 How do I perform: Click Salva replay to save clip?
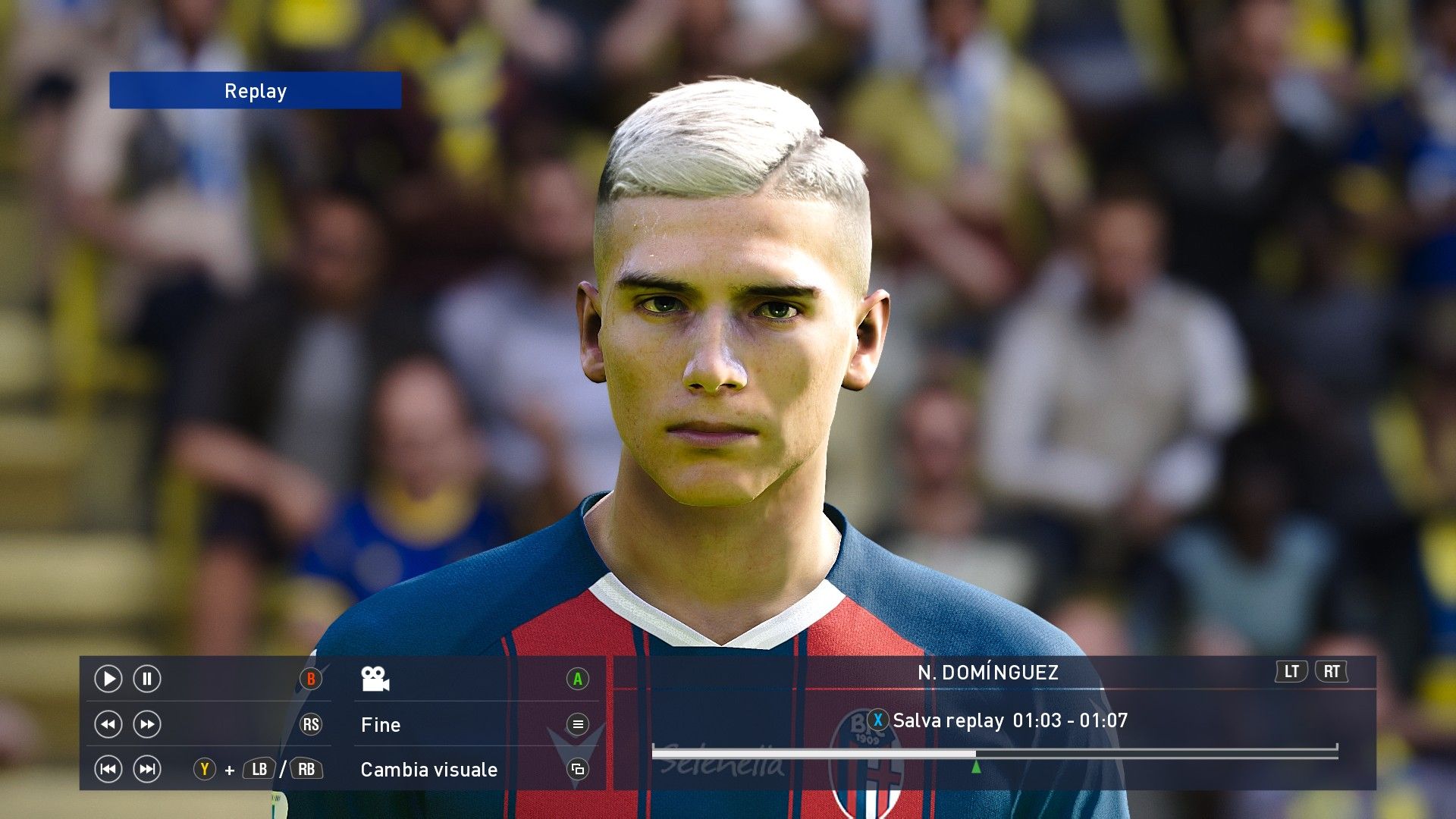(948, 720)
